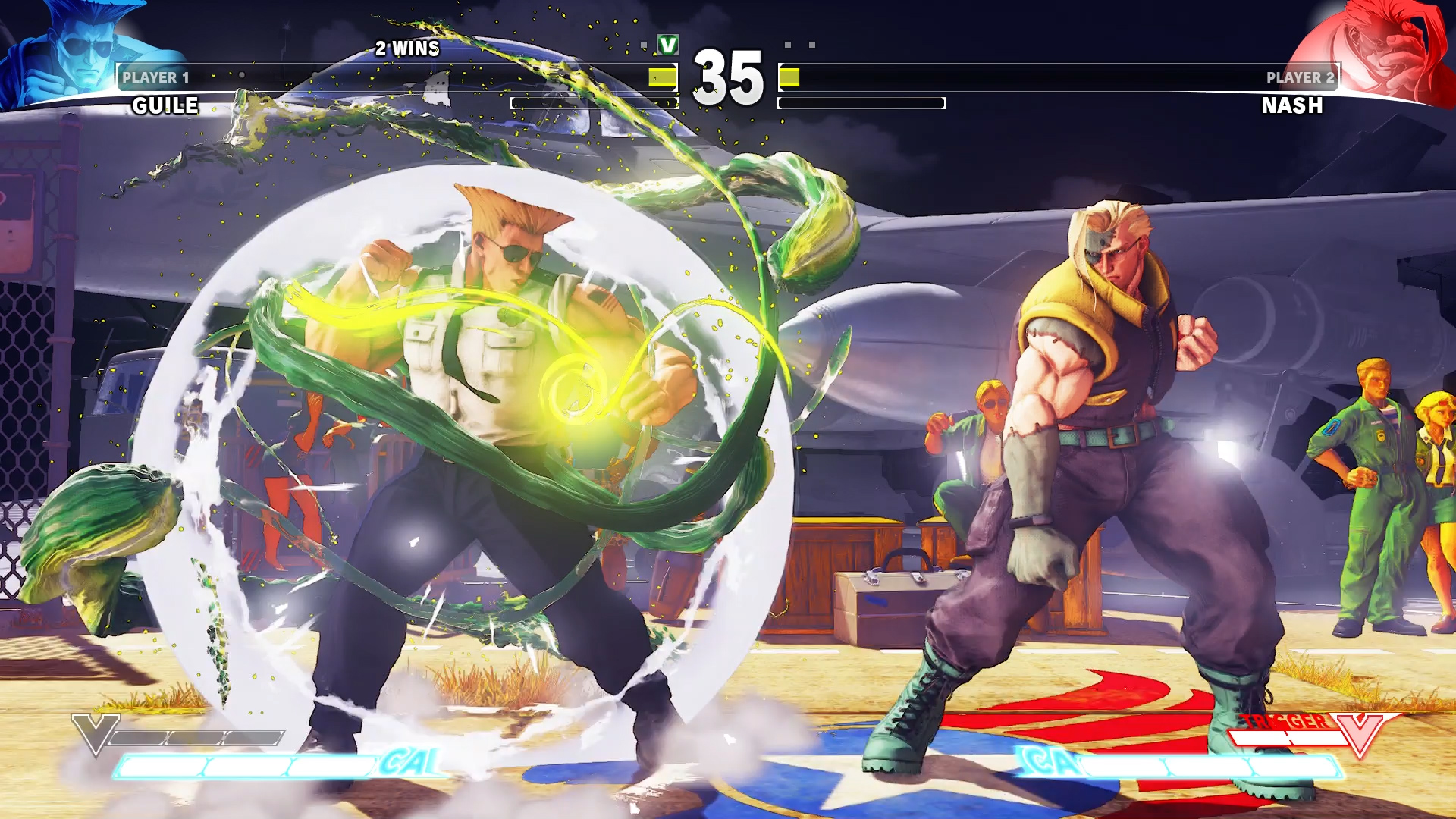Screen dimensions: 1456x819
Task: Toggle Player 2's first round win square
Action: coord(787,44)
